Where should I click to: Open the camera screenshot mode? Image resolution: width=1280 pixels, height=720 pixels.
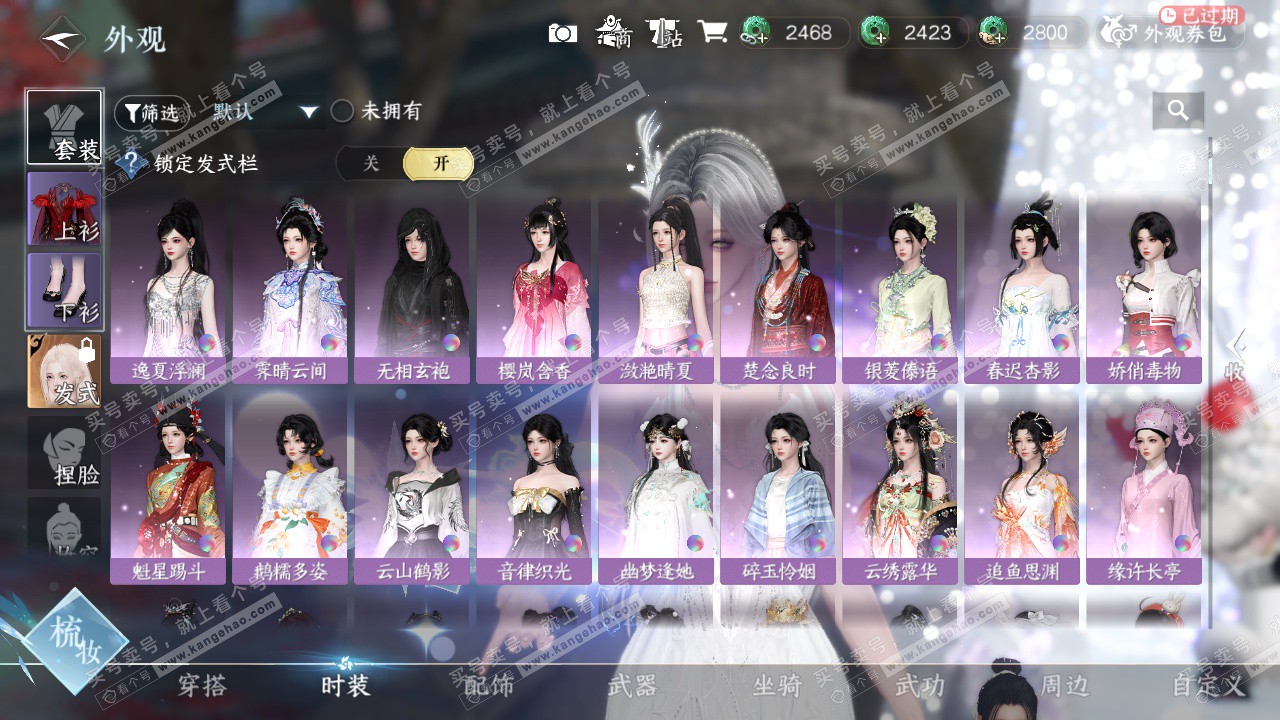(563, 33)
